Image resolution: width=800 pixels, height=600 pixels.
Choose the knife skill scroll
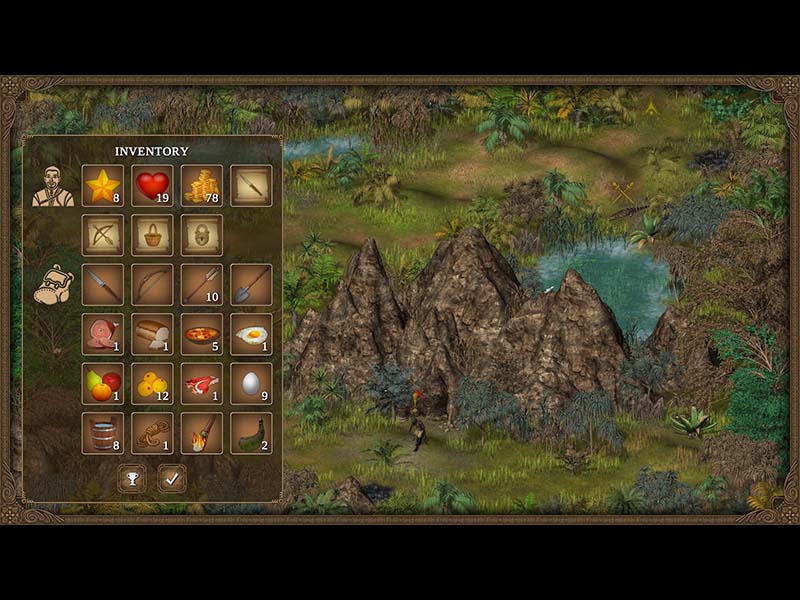pos(251,185)
